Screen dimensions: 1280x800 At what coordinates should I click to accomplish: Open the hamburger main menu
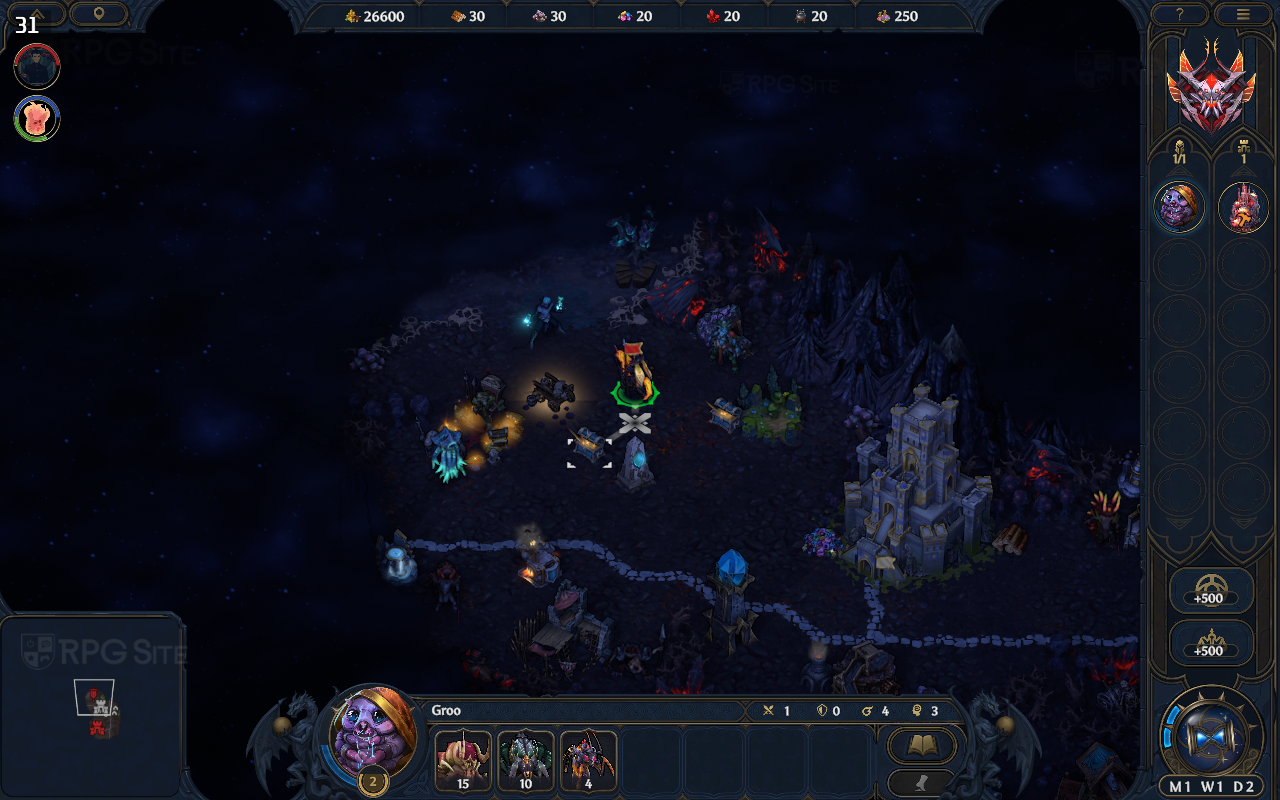click(x=1243, y=14)
